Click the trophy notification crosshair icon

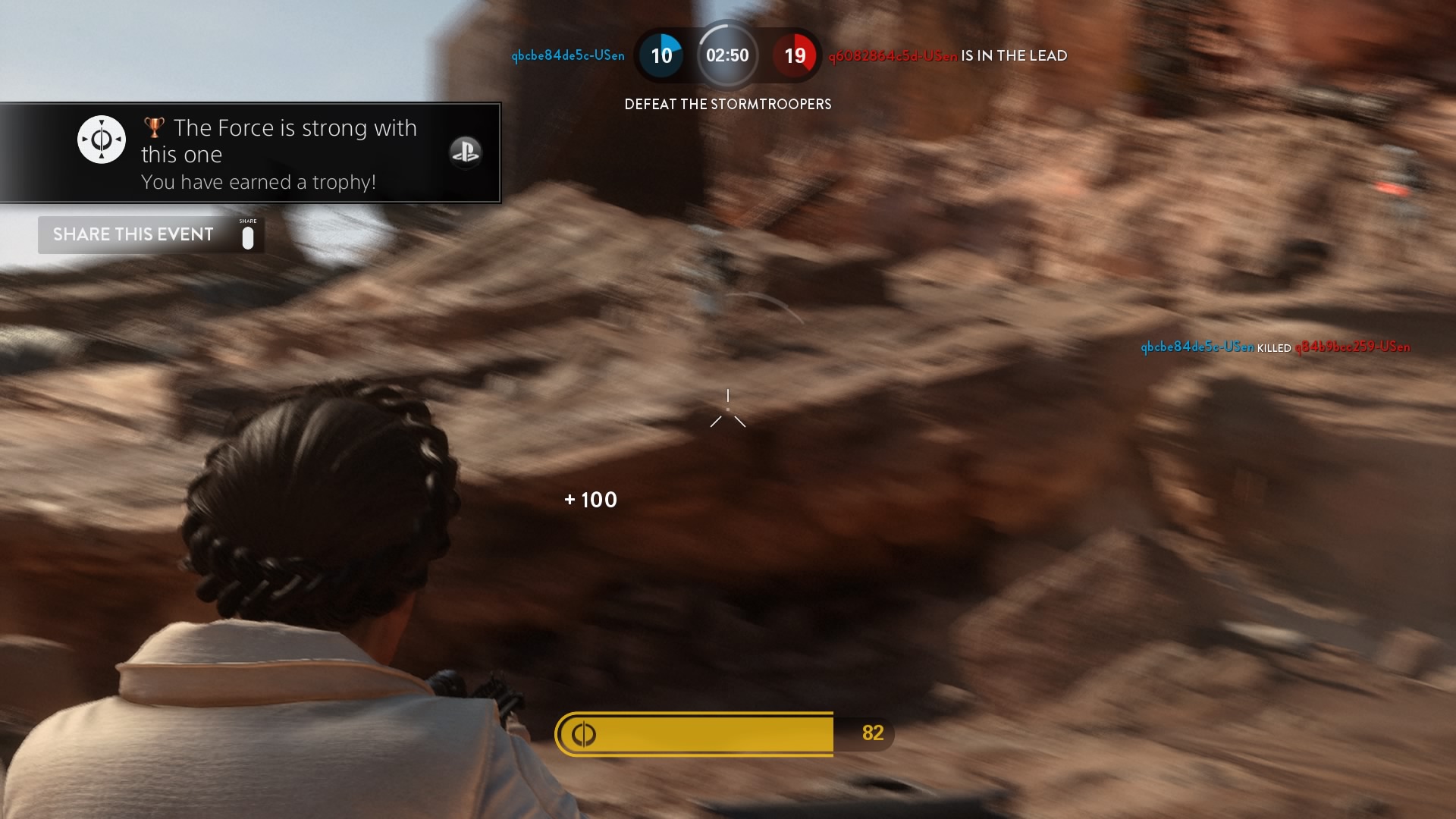[x=101, y=139]
